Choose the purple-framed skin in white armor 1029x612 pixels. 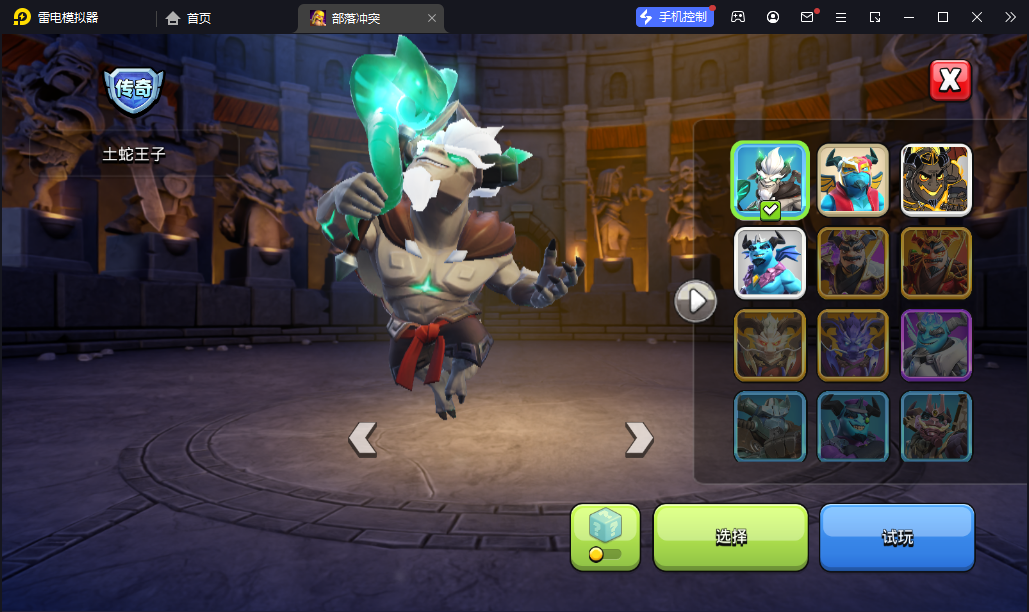[936, 345]
